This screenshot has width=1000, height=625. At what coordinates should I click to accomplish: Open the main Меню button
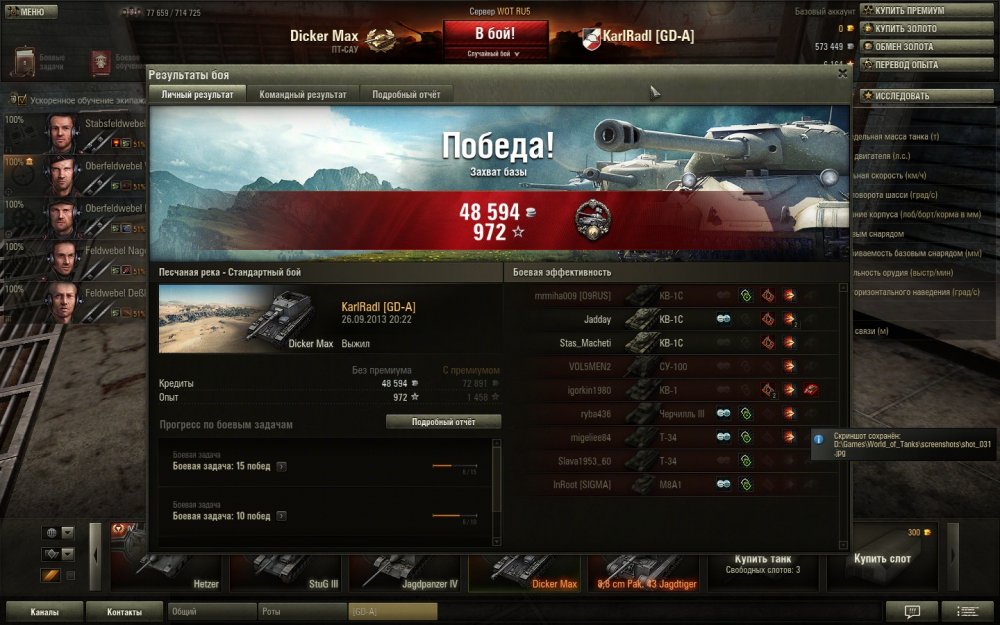[26, 12]
